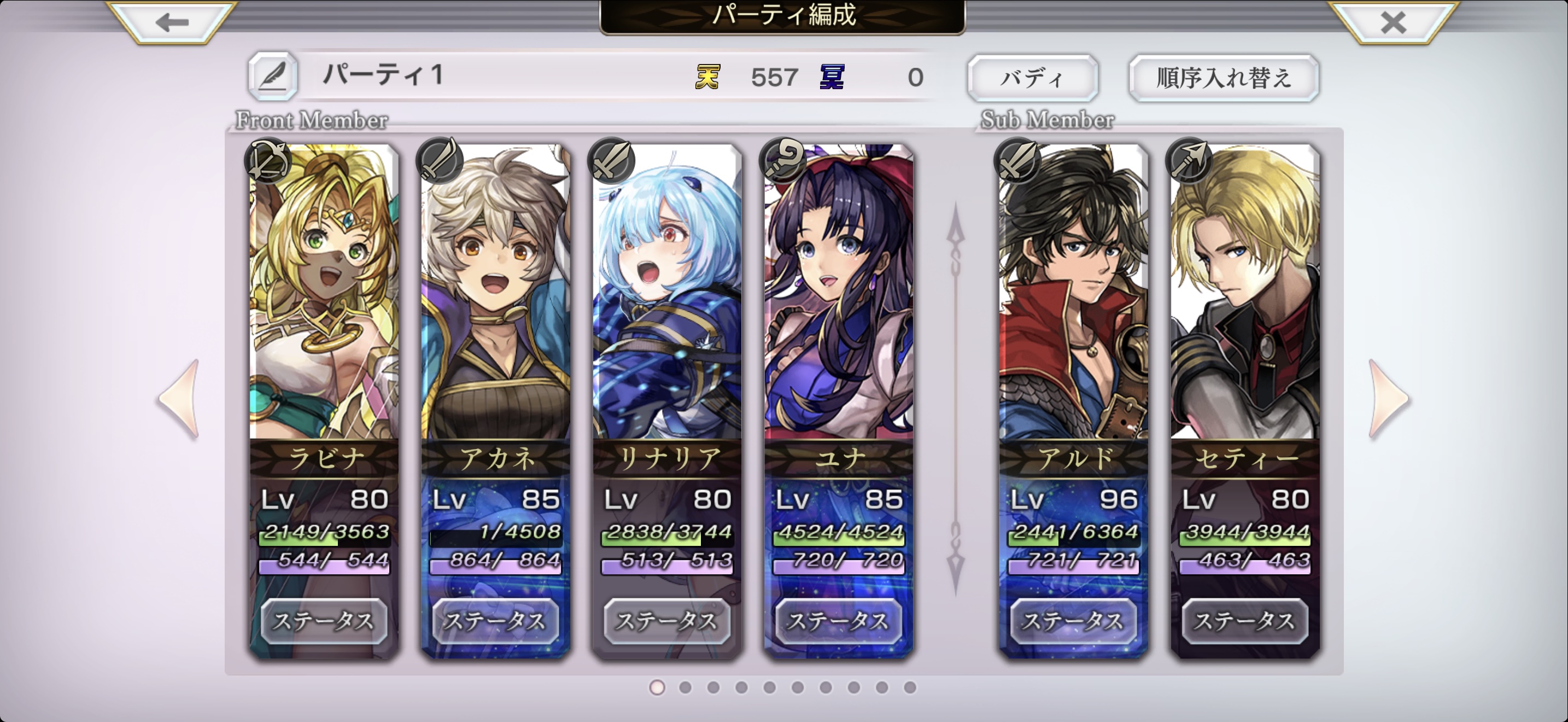Image resolution: width=1568 pixels, height=722 pixels.
Task: Select ラビナ's character card portrait
Action: (x=324, y=292)
